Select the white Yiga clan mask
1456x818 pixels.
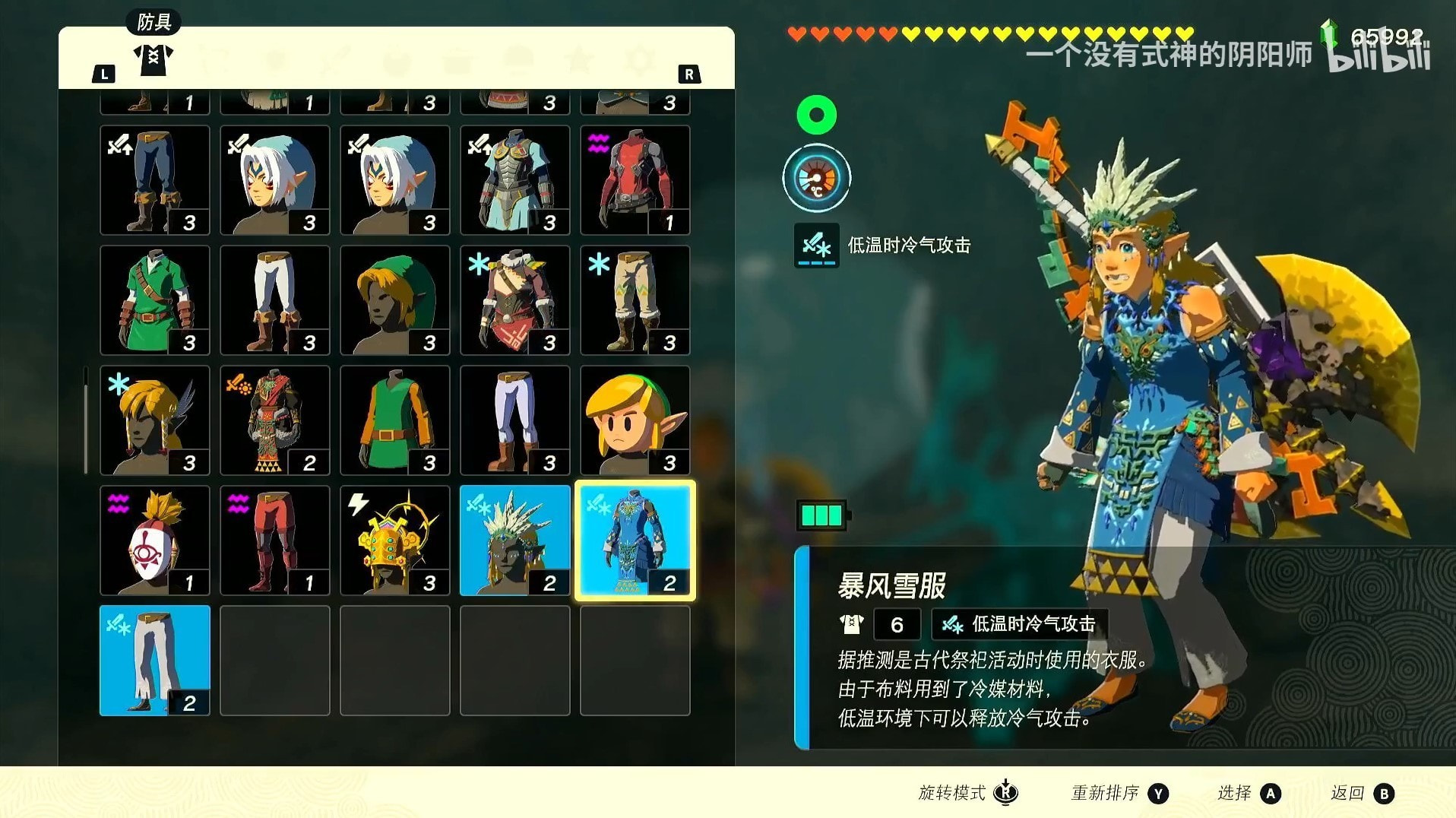[x=154, y=541]
